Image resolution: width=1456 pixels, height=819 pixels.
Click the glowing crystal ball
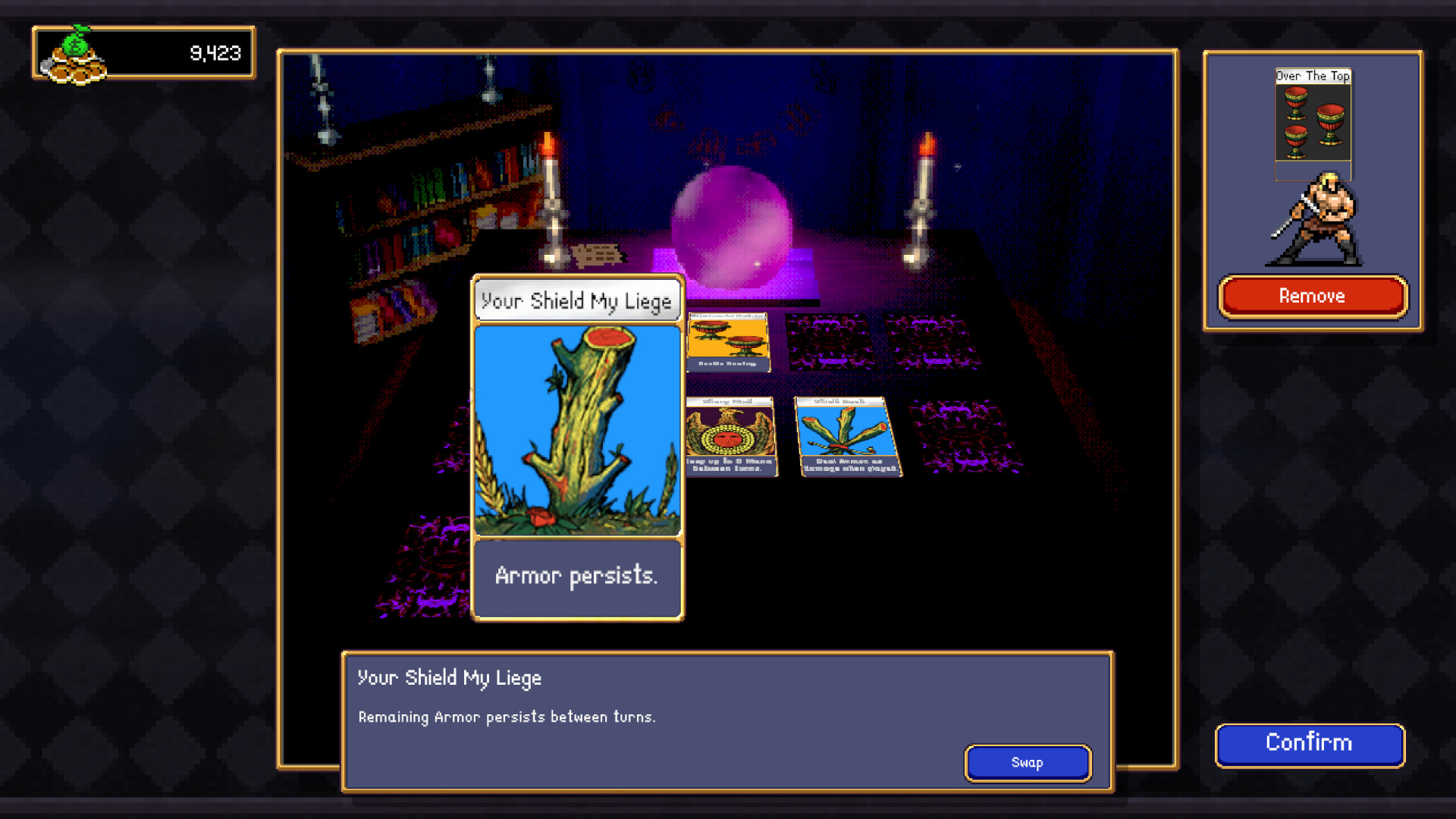pyautogui.click(x=730, y=227)
